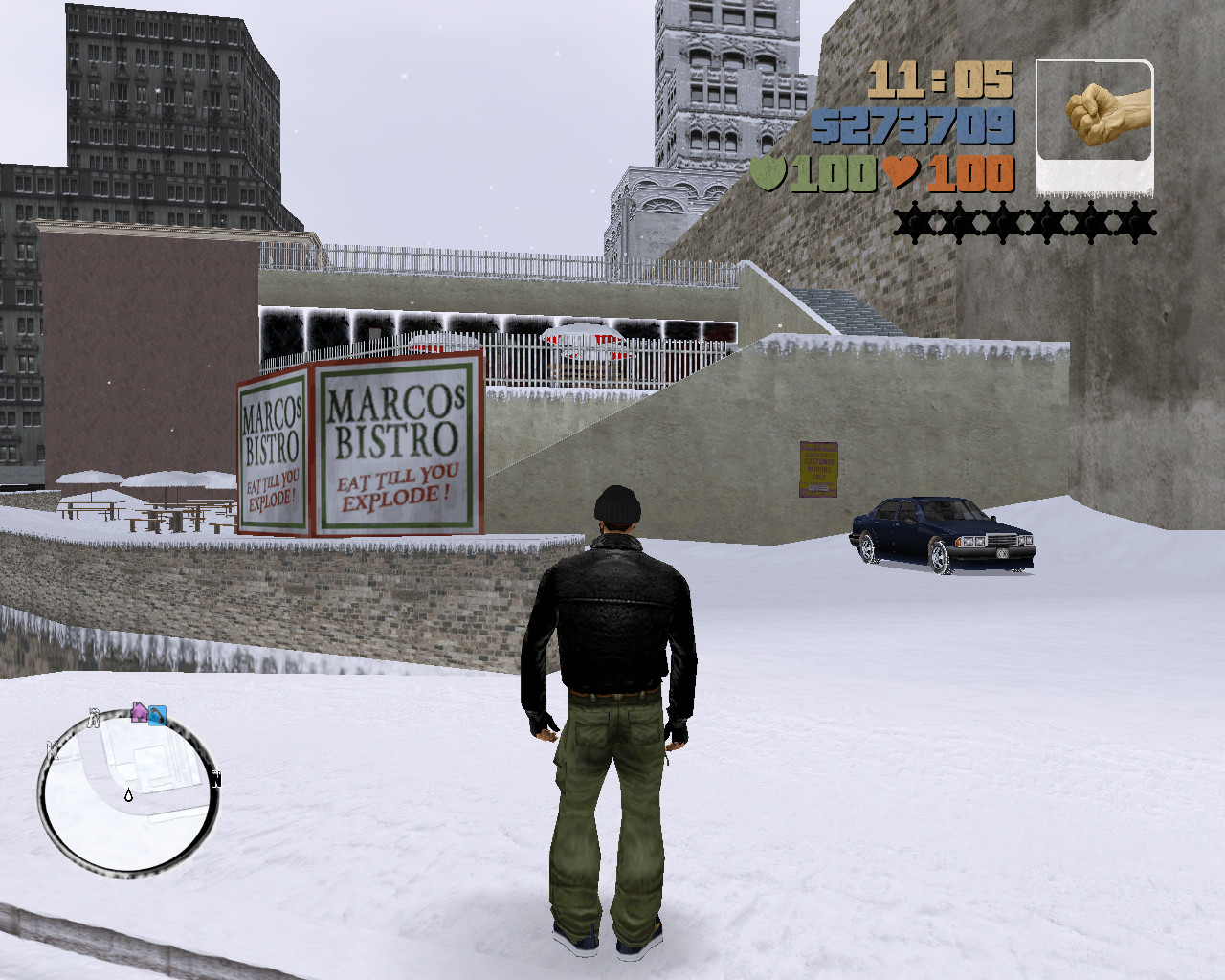Image resolution: width=1225 pixels, height=980 pixels.
Task: Click the right Marcos Bistro billboard
Action: [397, 445]
